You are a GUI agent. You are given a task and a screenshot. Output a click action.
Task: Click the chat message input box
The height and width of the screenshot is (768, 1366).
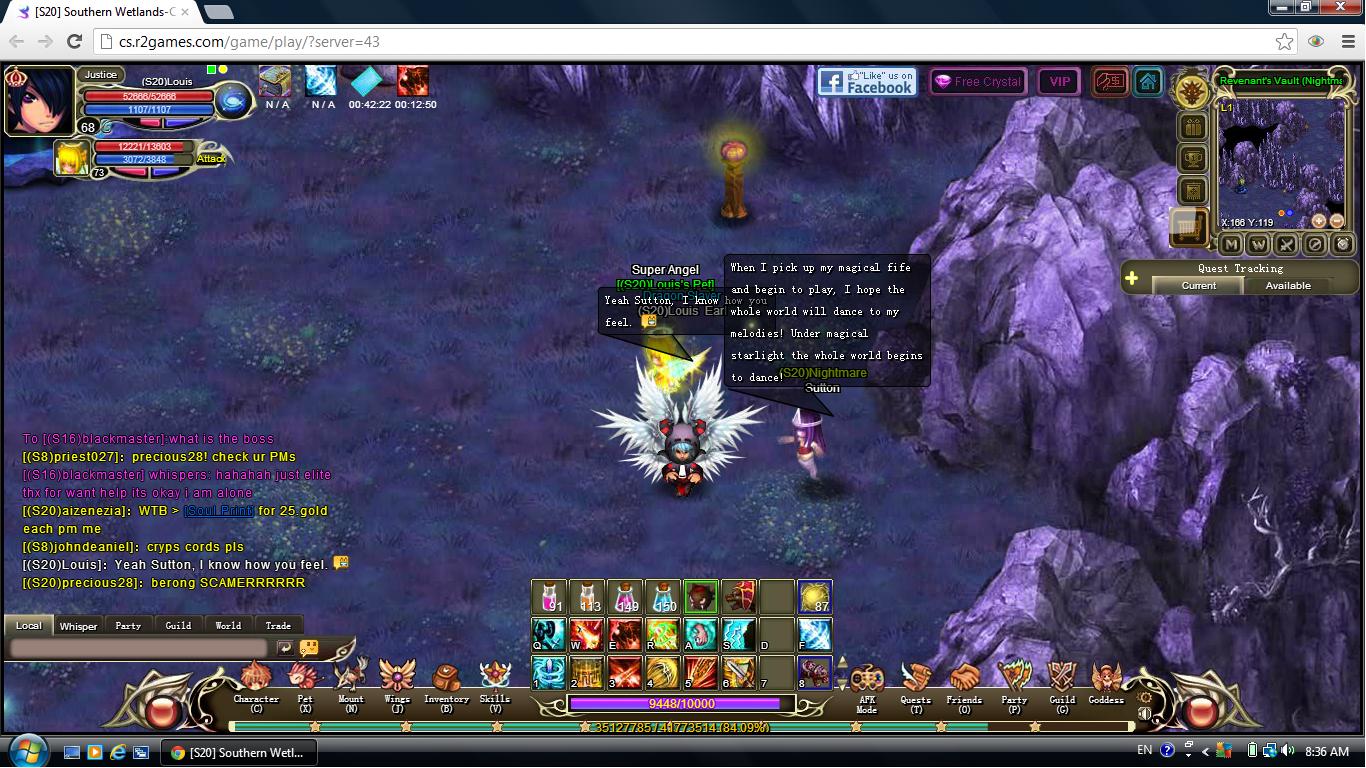138,648
